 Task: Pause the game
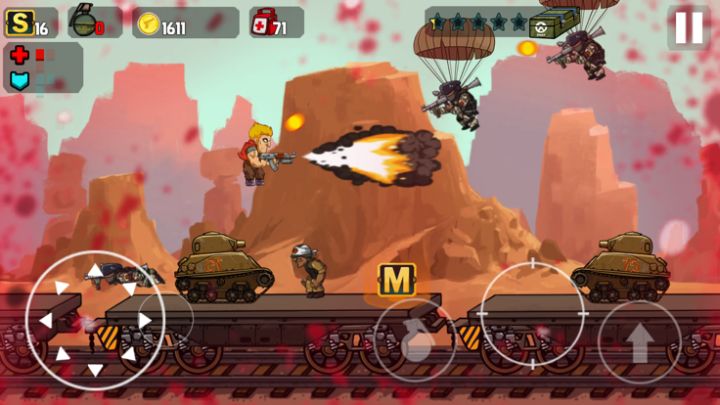pos(689,27)
